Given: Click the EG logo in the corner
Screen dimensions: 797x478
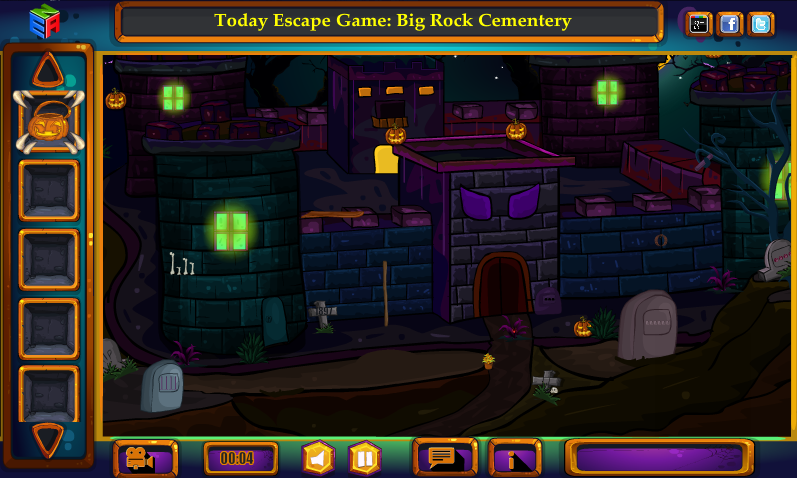Looking at the screenshot, I should 44,21.
